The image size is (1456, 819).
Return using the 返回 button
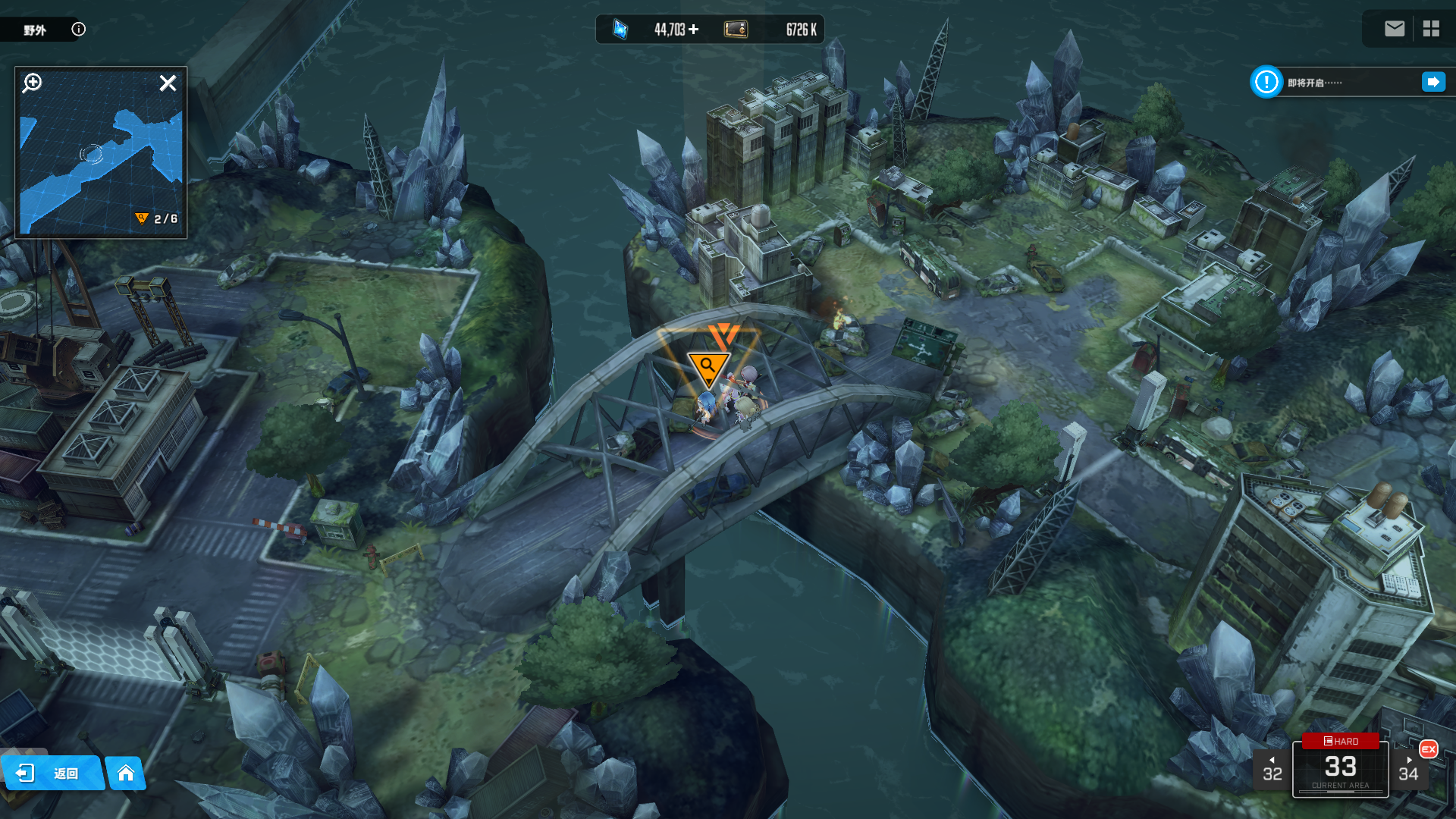point(52,773)
